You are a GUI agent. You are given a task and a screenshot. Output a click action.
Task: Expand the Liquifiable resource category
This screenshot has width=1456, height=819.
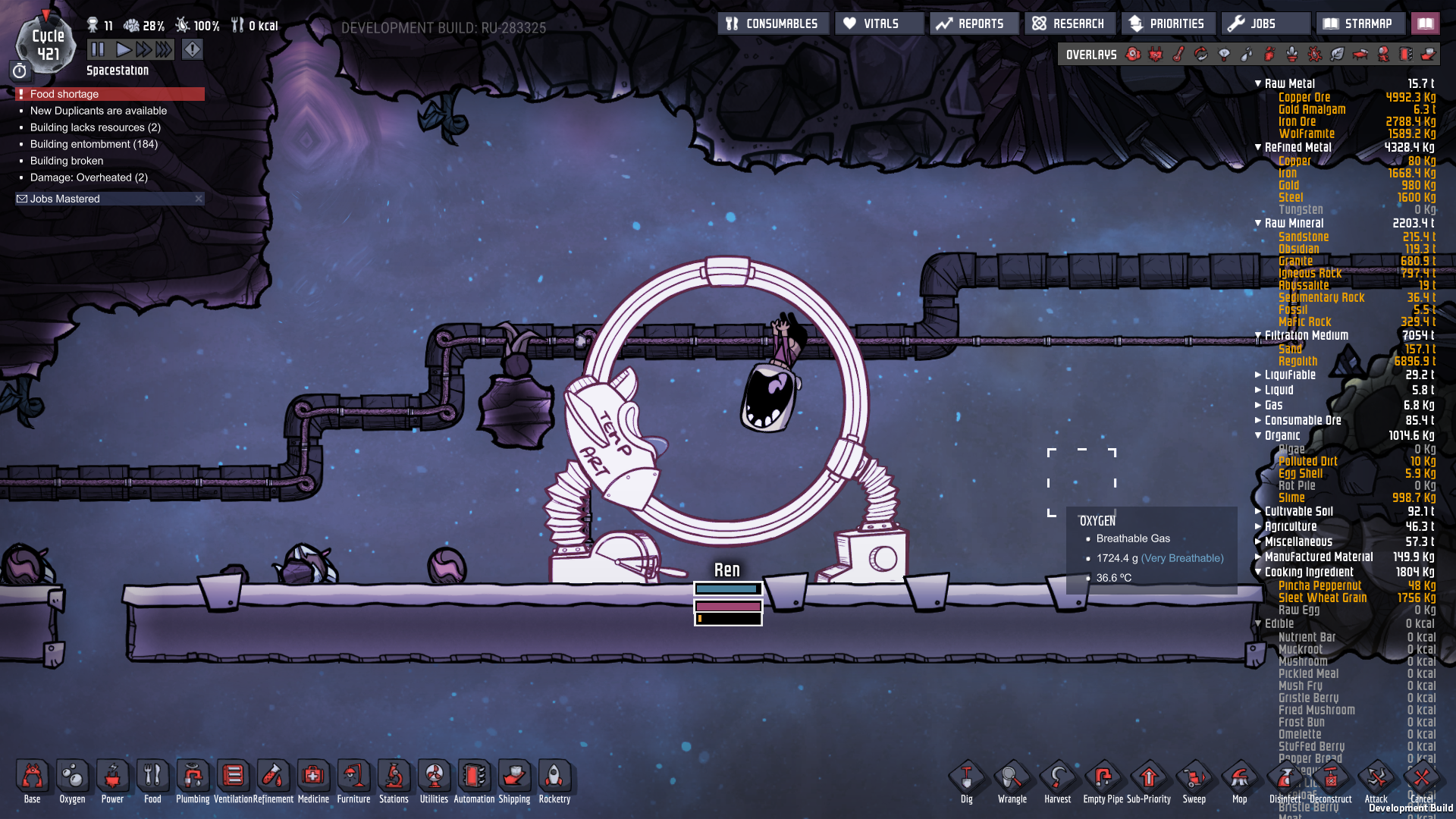click(x=1258, y=375)
